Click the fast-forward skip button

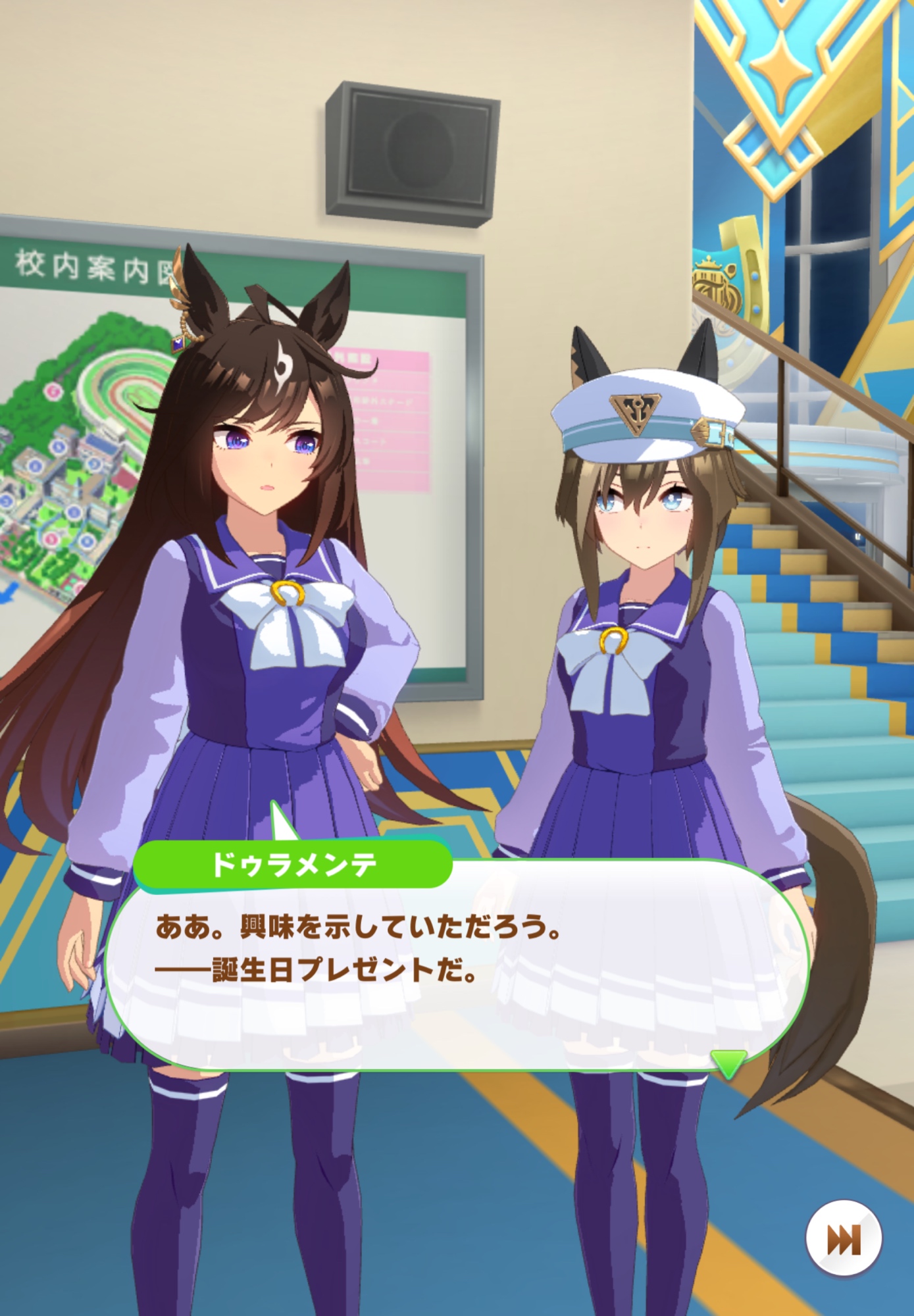pos(843,1239)
